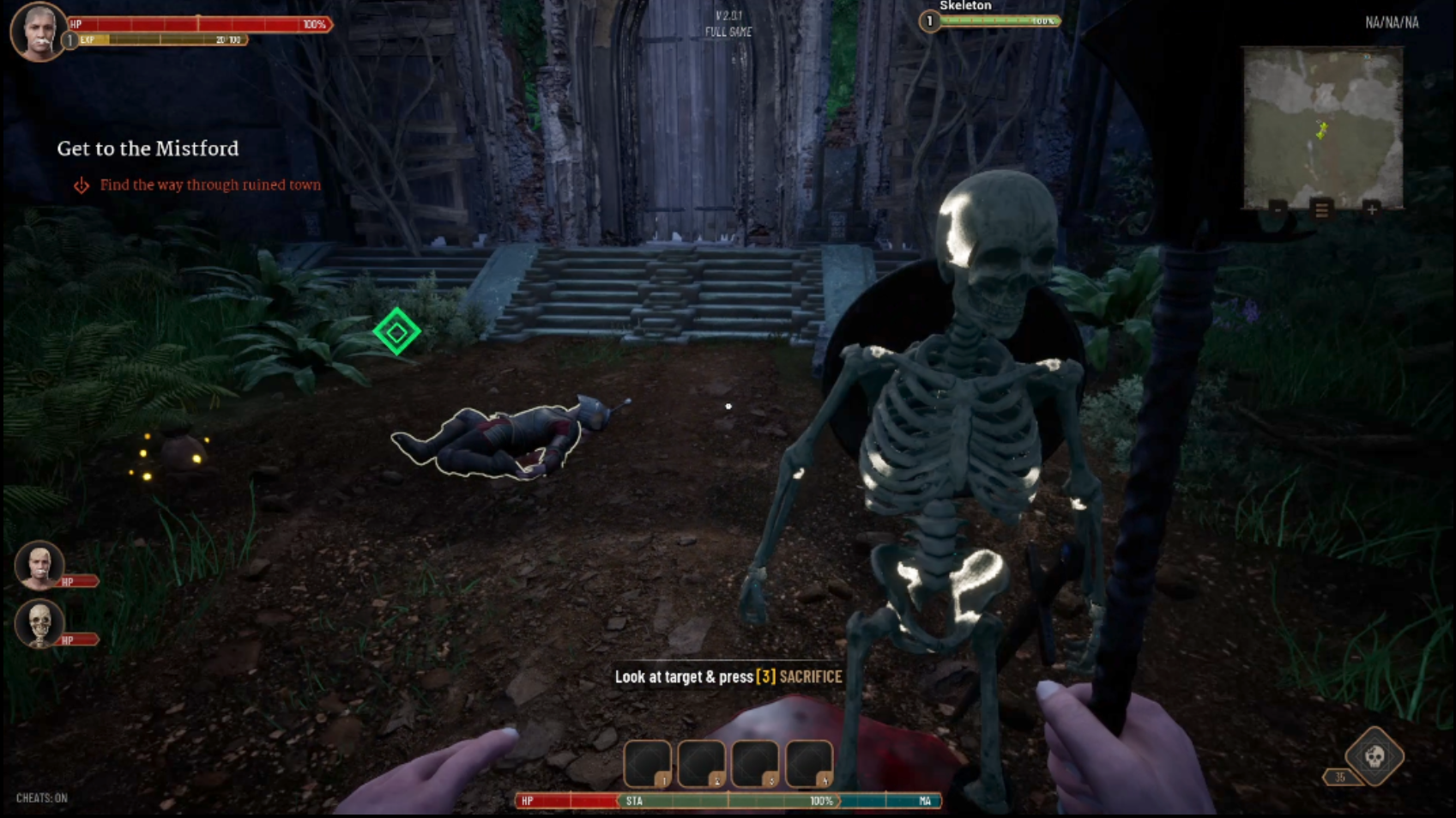Zoom out the minimap with the minus button

click(1278, 209)
